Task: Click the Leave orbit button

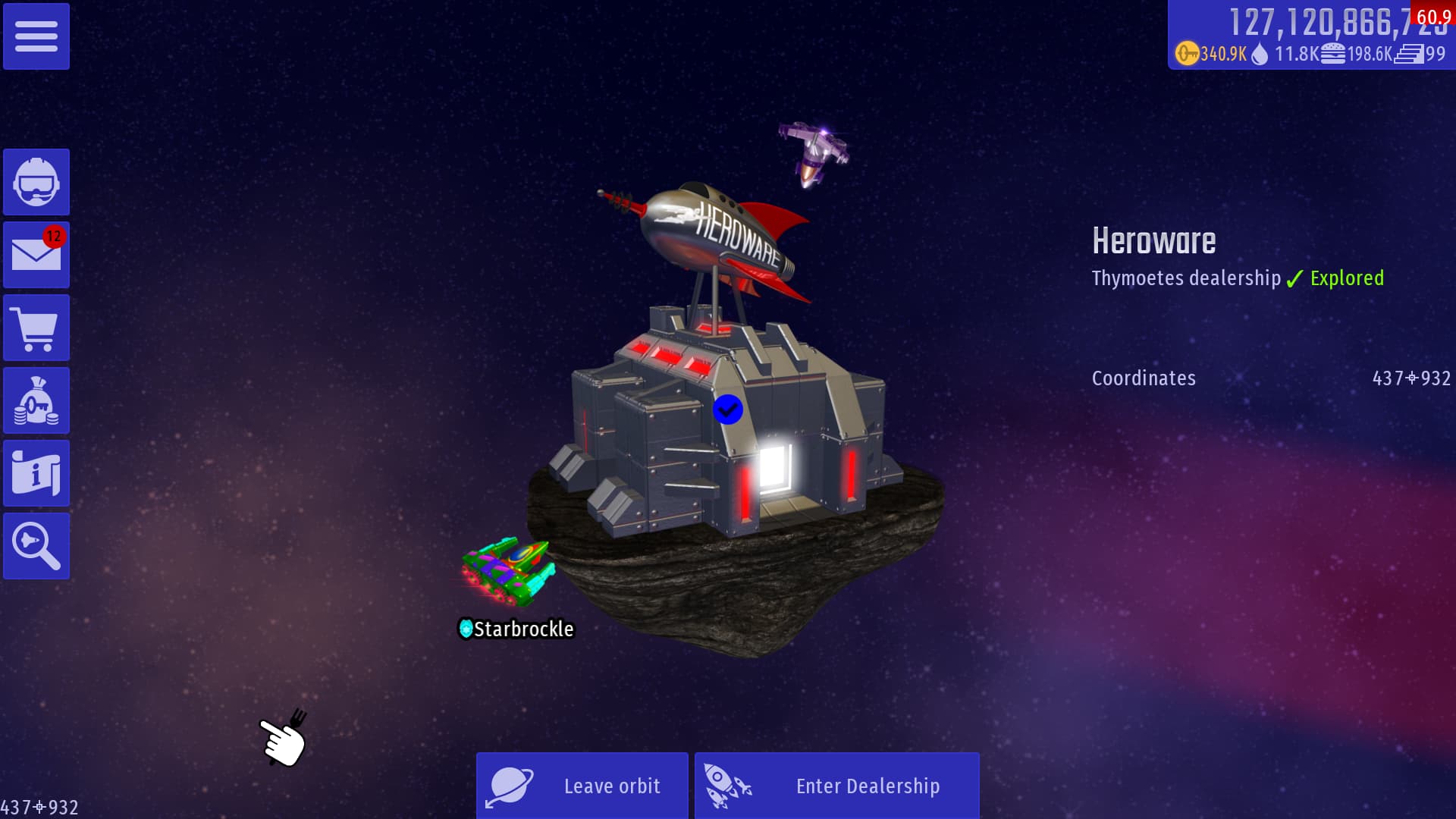Action: (x=582, y=786)
